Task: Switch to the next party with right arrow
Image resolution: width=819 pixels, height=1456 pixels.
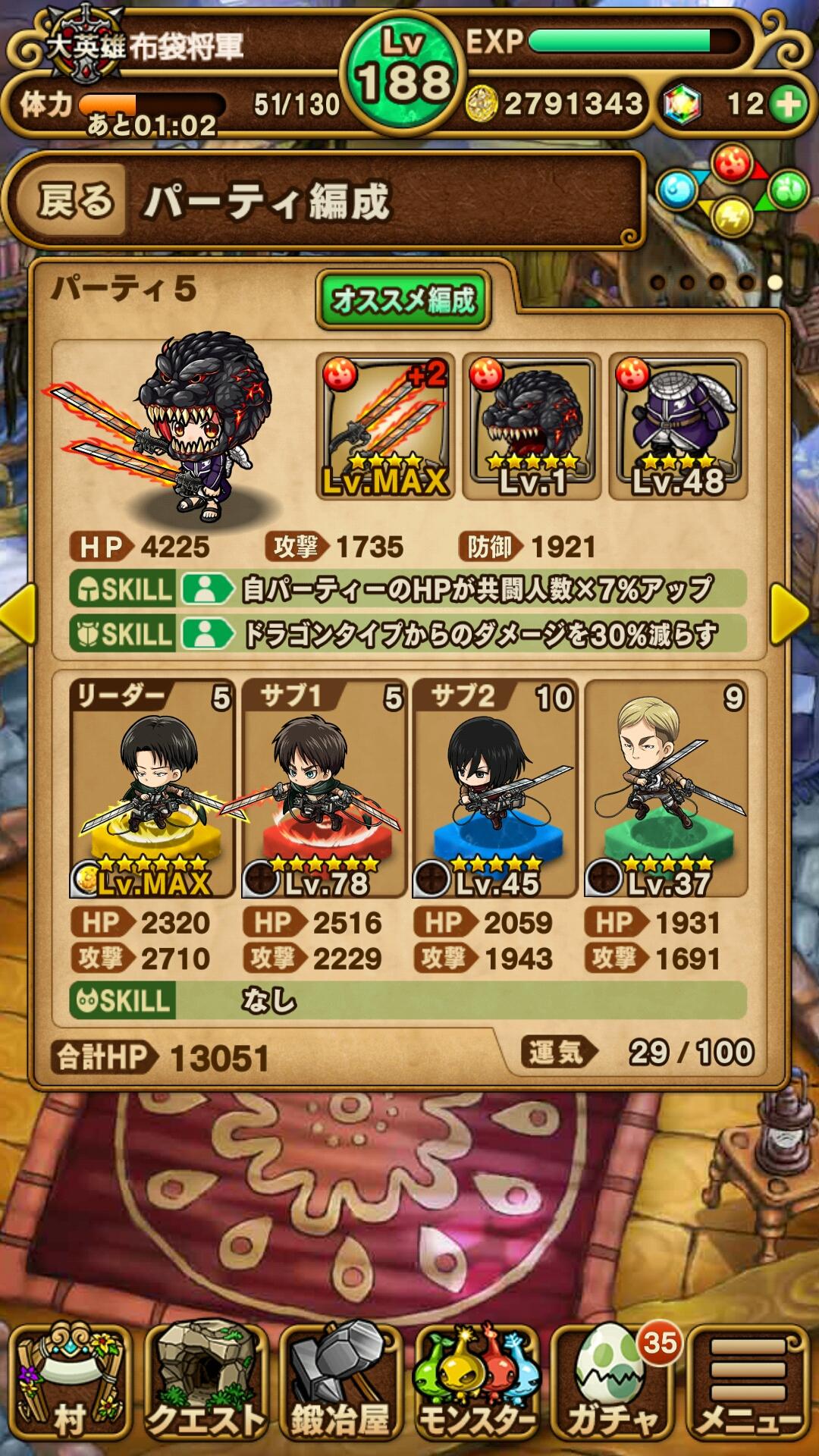Action: pyautogui.click(x=789, y=613)
